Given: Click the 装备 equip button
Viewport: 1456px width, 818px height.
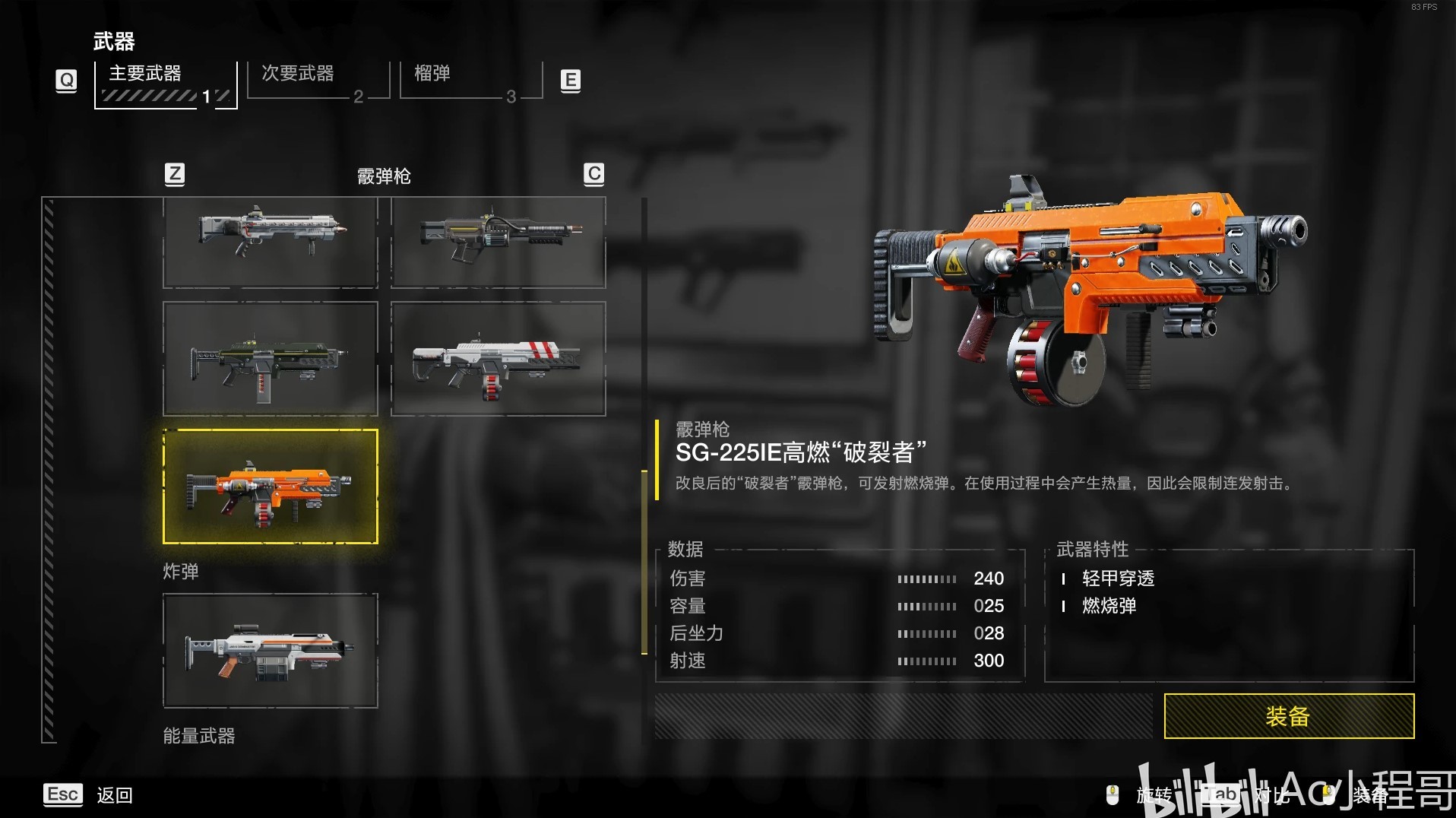Looking at the screenshot, I should [x=1288, y=716].
